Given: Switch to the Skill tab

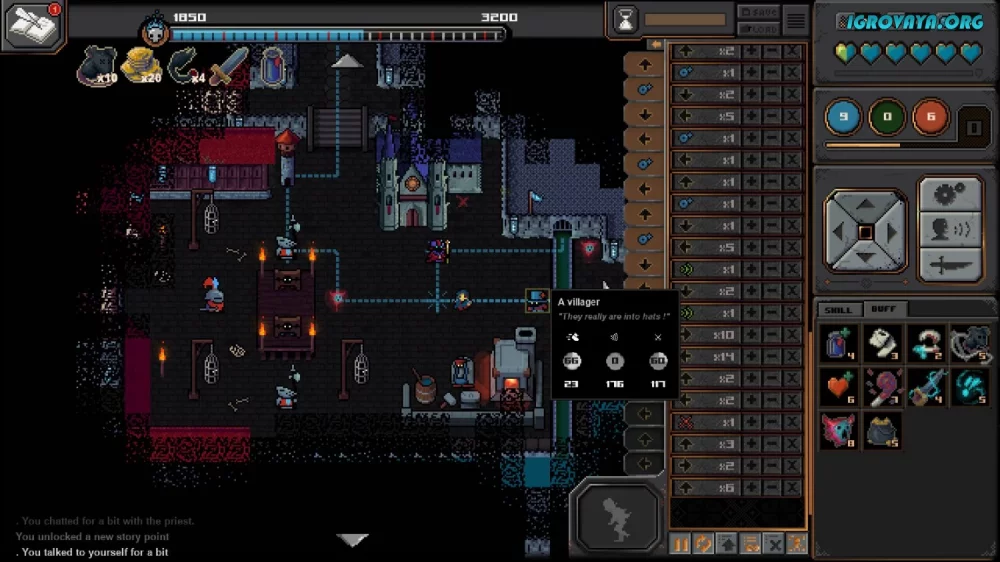Looking at the screenshot, I should (838, 309).
